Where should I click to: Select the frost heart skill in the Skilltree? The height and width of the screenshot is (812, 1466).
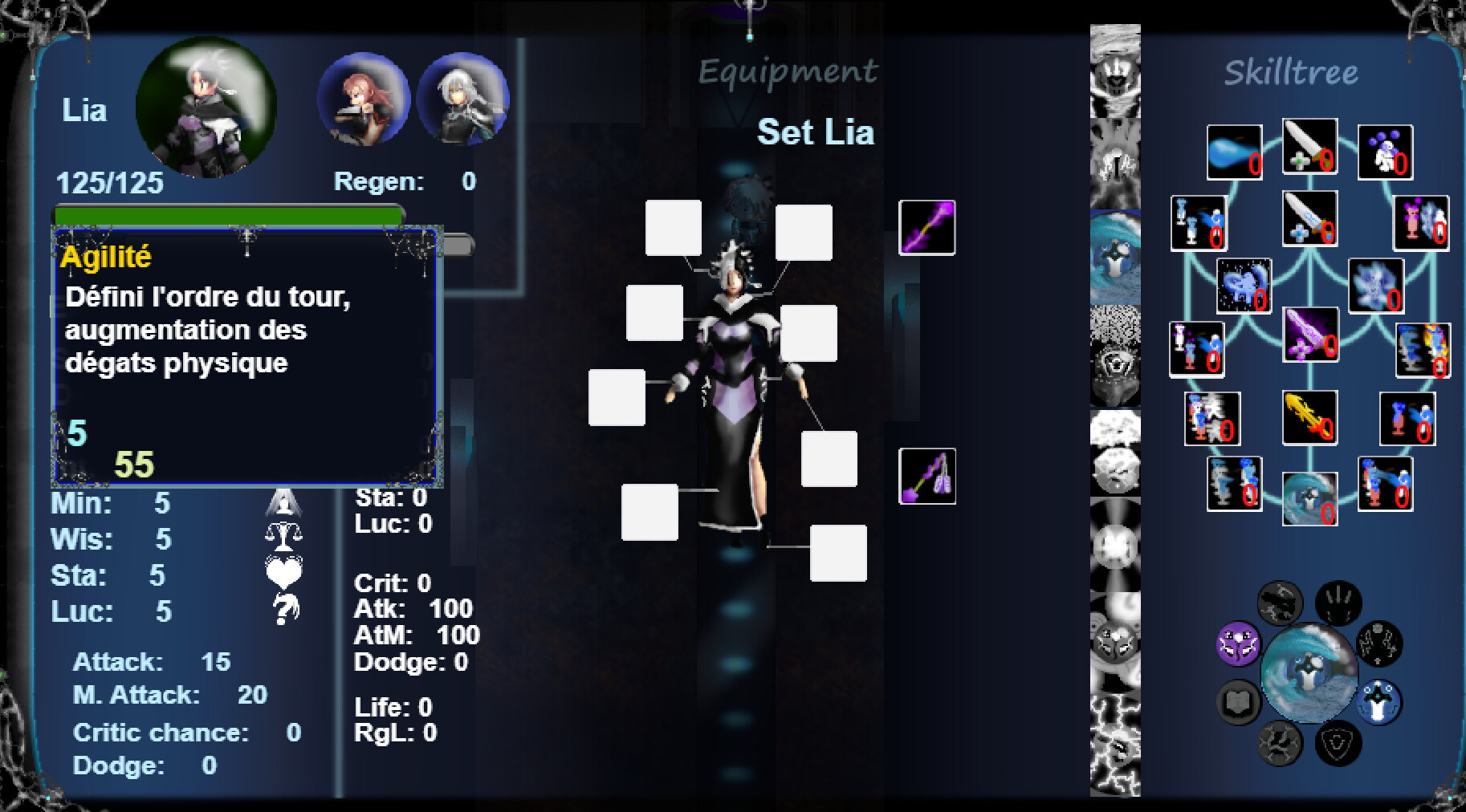[x=1242, y=286]
